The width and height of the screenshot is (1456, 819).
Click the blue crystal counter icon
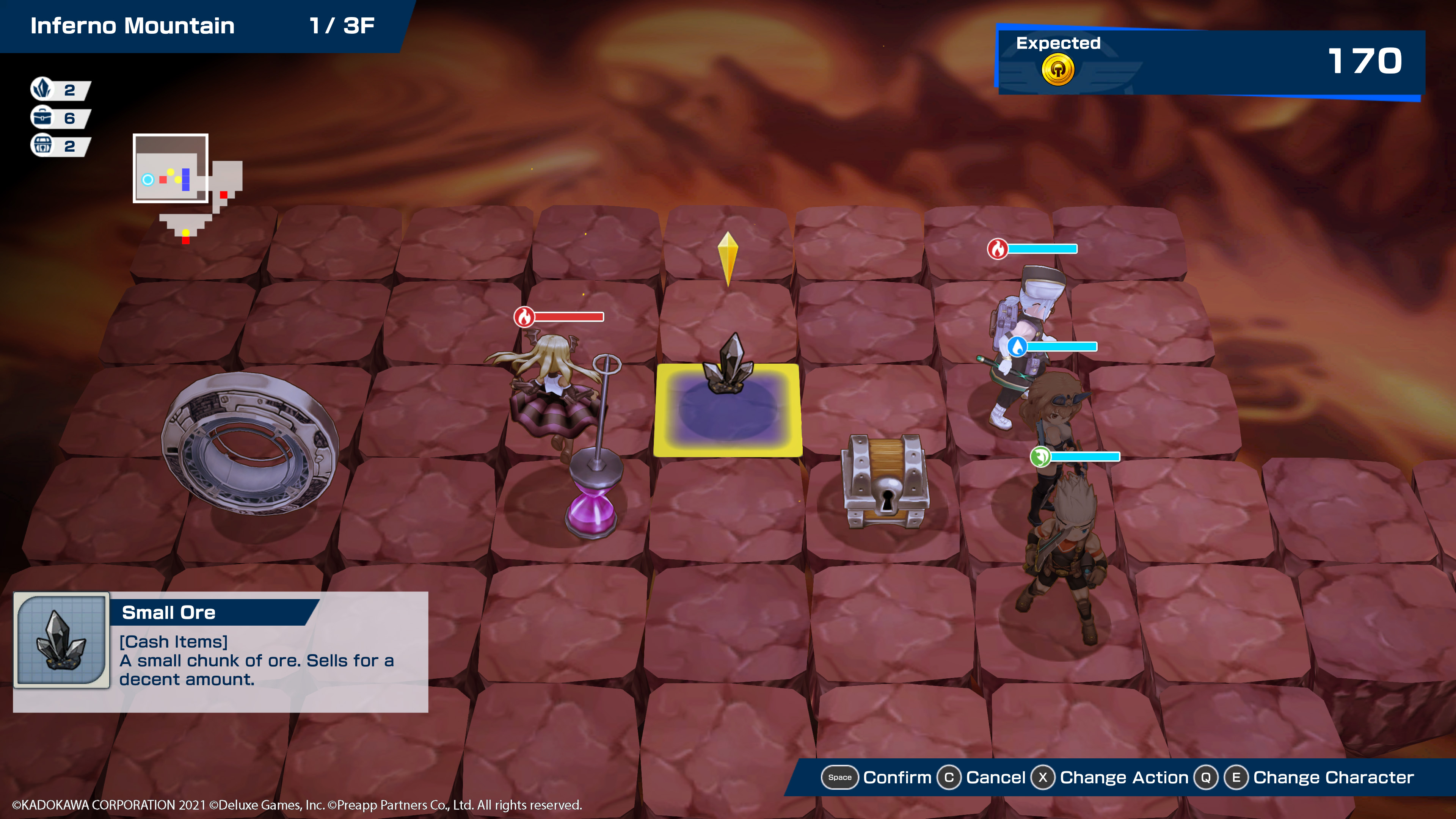(x=42, y=89)
